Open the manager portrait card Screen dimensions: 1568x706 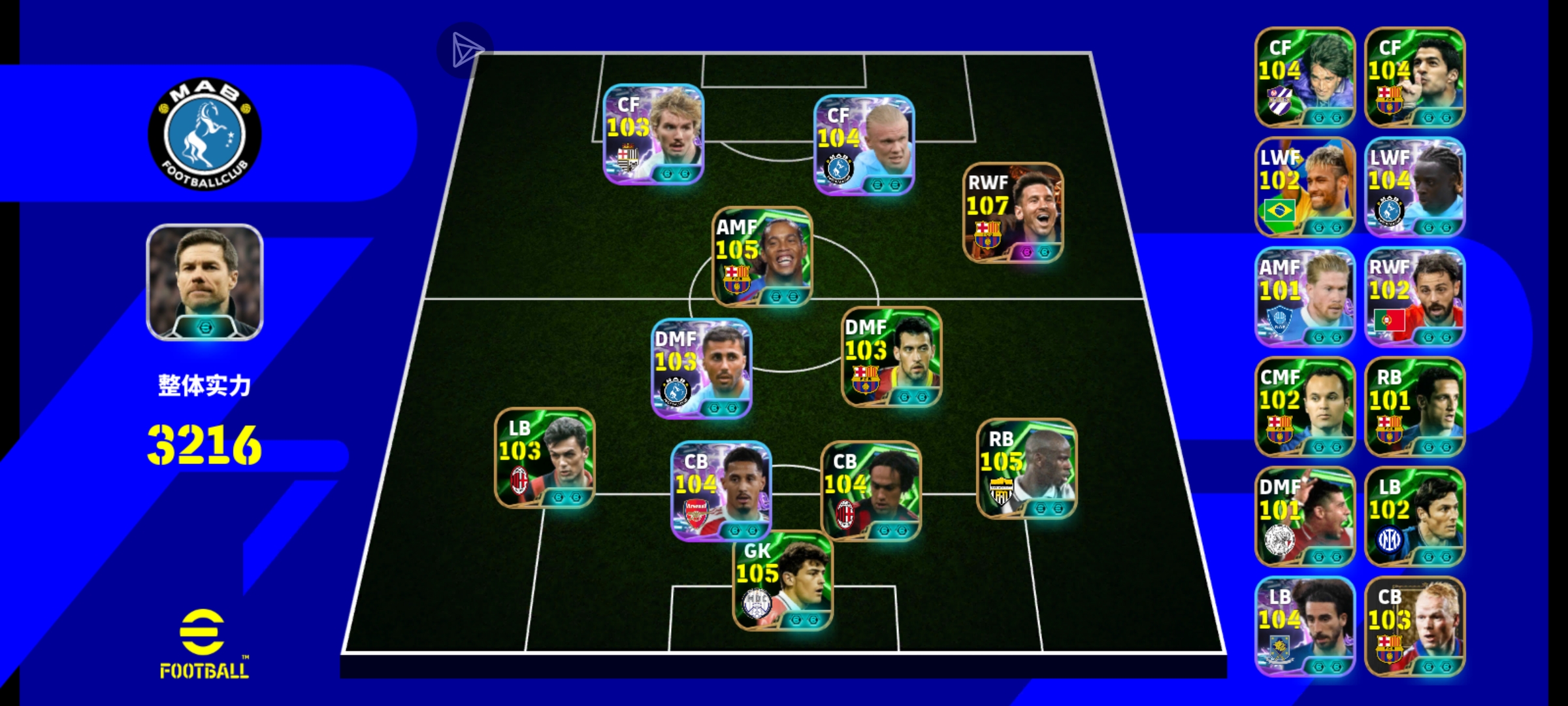point(204,282)
